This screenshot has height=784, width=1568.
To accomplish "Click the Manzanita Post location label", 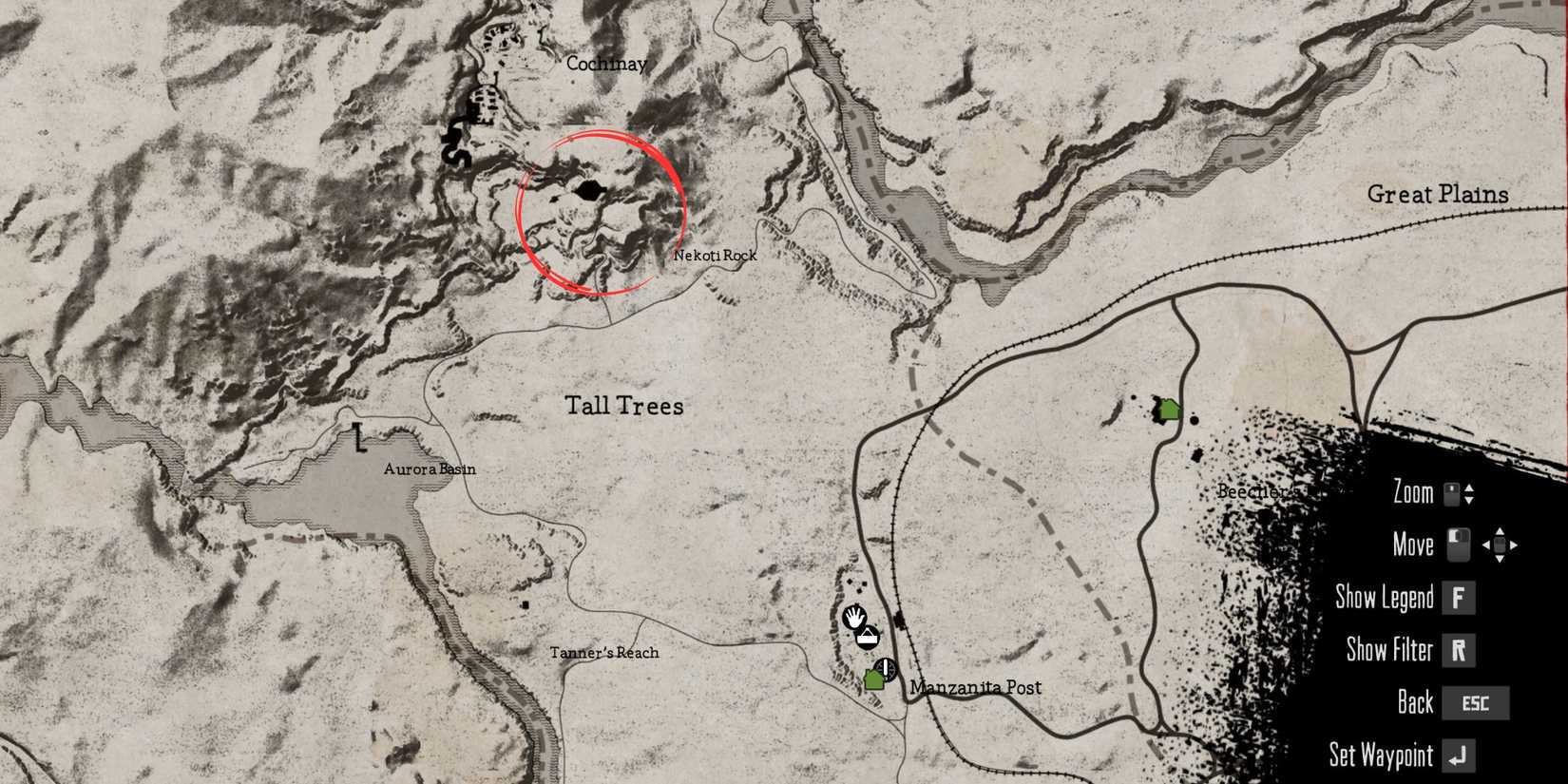I will coord(976,686).
